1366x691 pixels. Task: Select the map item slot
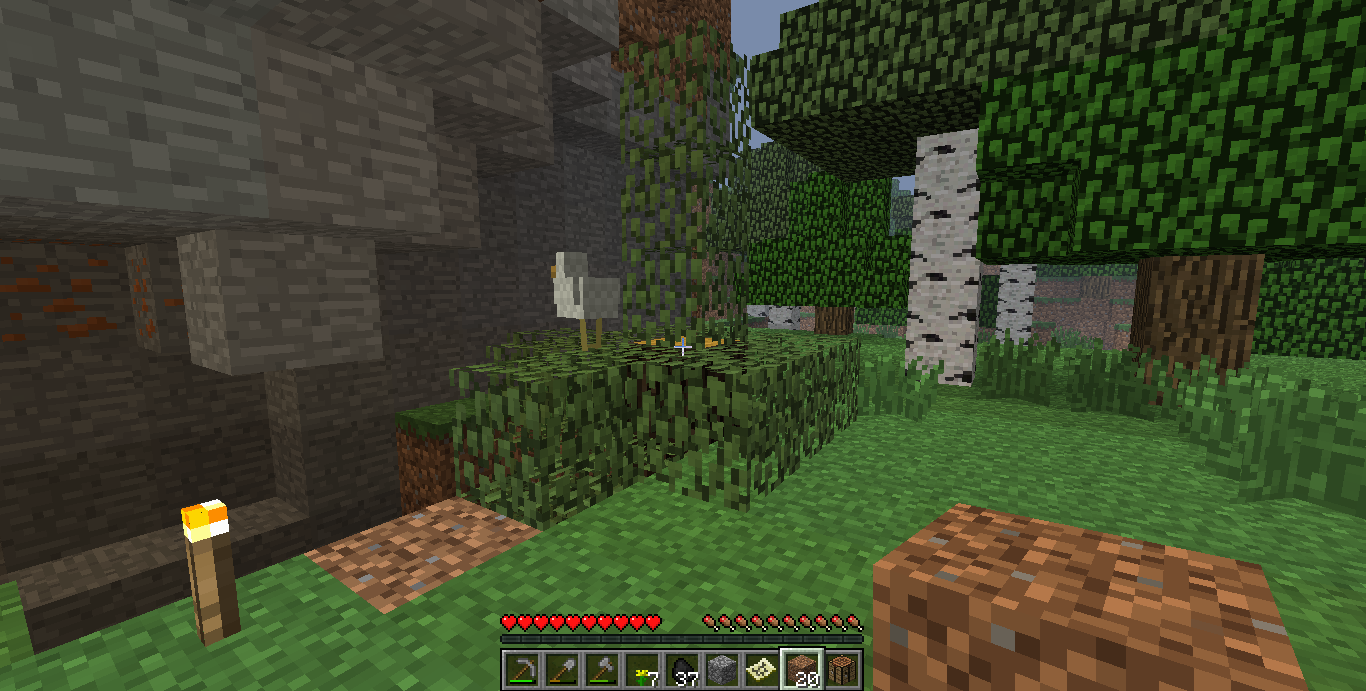pos(761,668)
